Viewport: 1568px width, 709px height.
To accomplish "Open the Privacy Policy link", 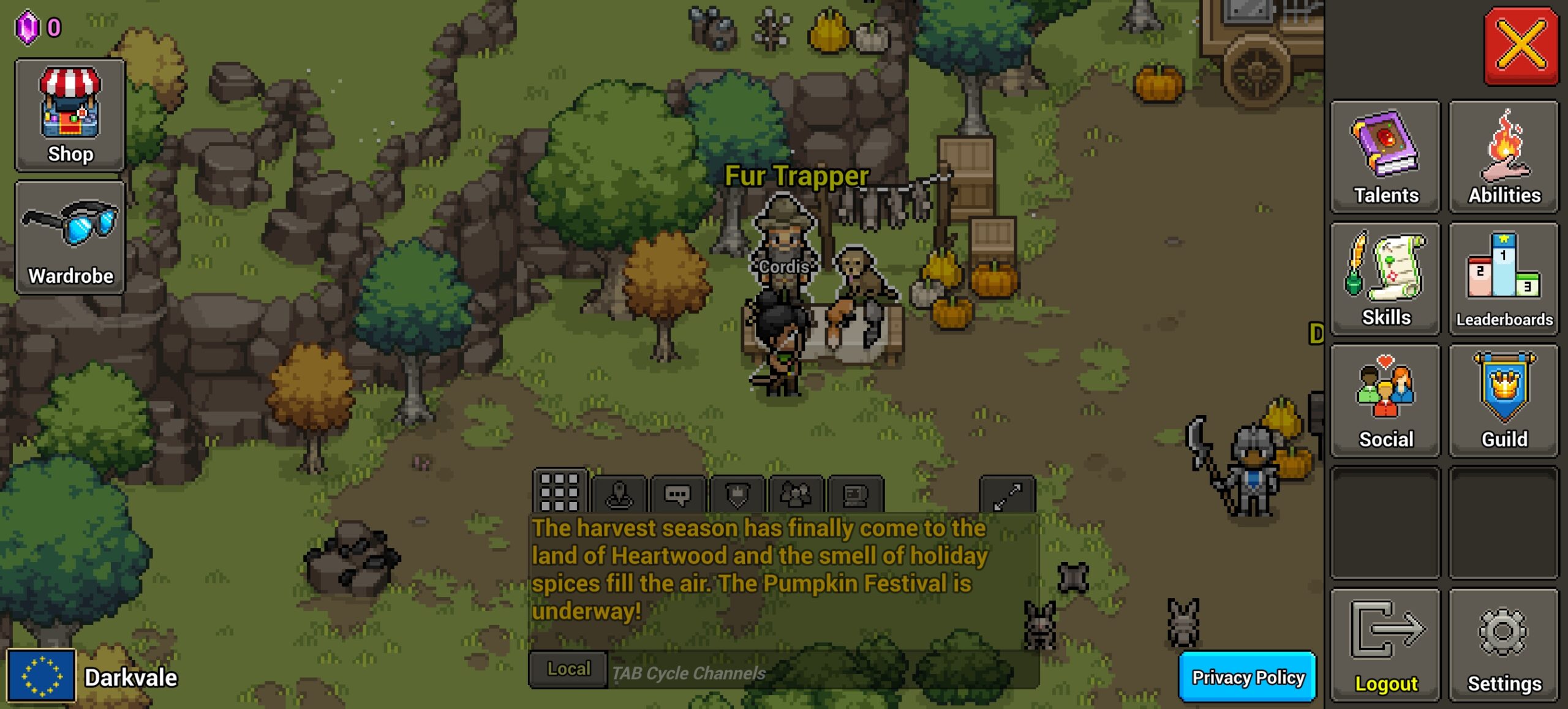I will pos(1247,677).
